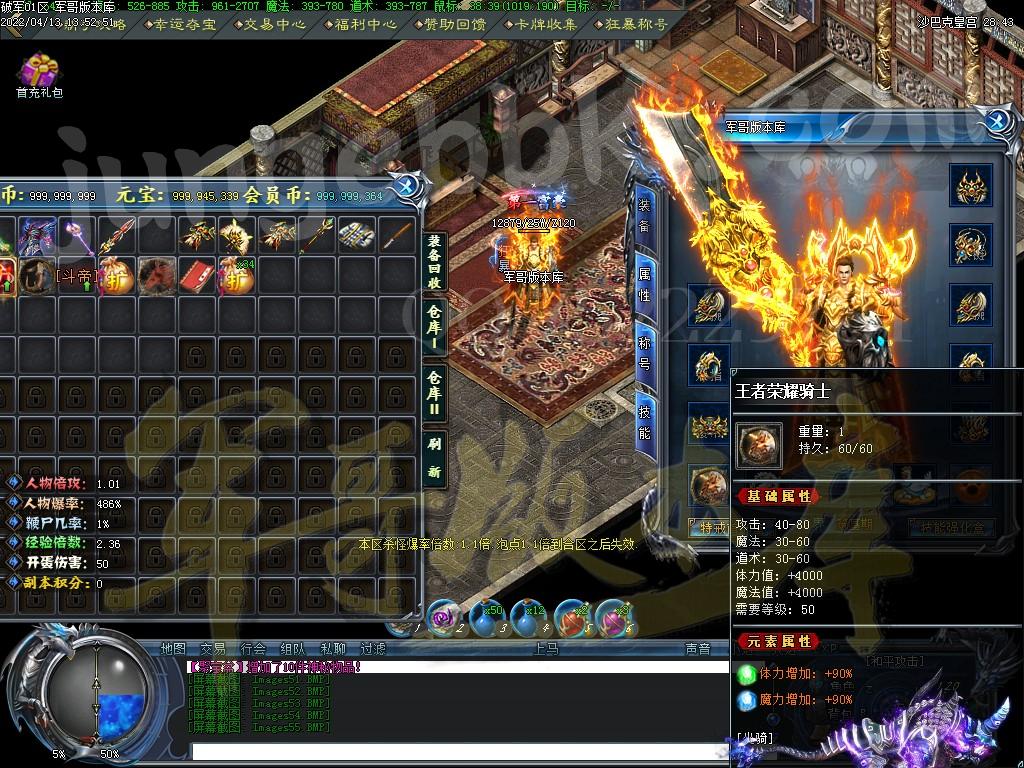Close the inventory bag window
The height and width of the screenshot is (768, 1024).
406,186
